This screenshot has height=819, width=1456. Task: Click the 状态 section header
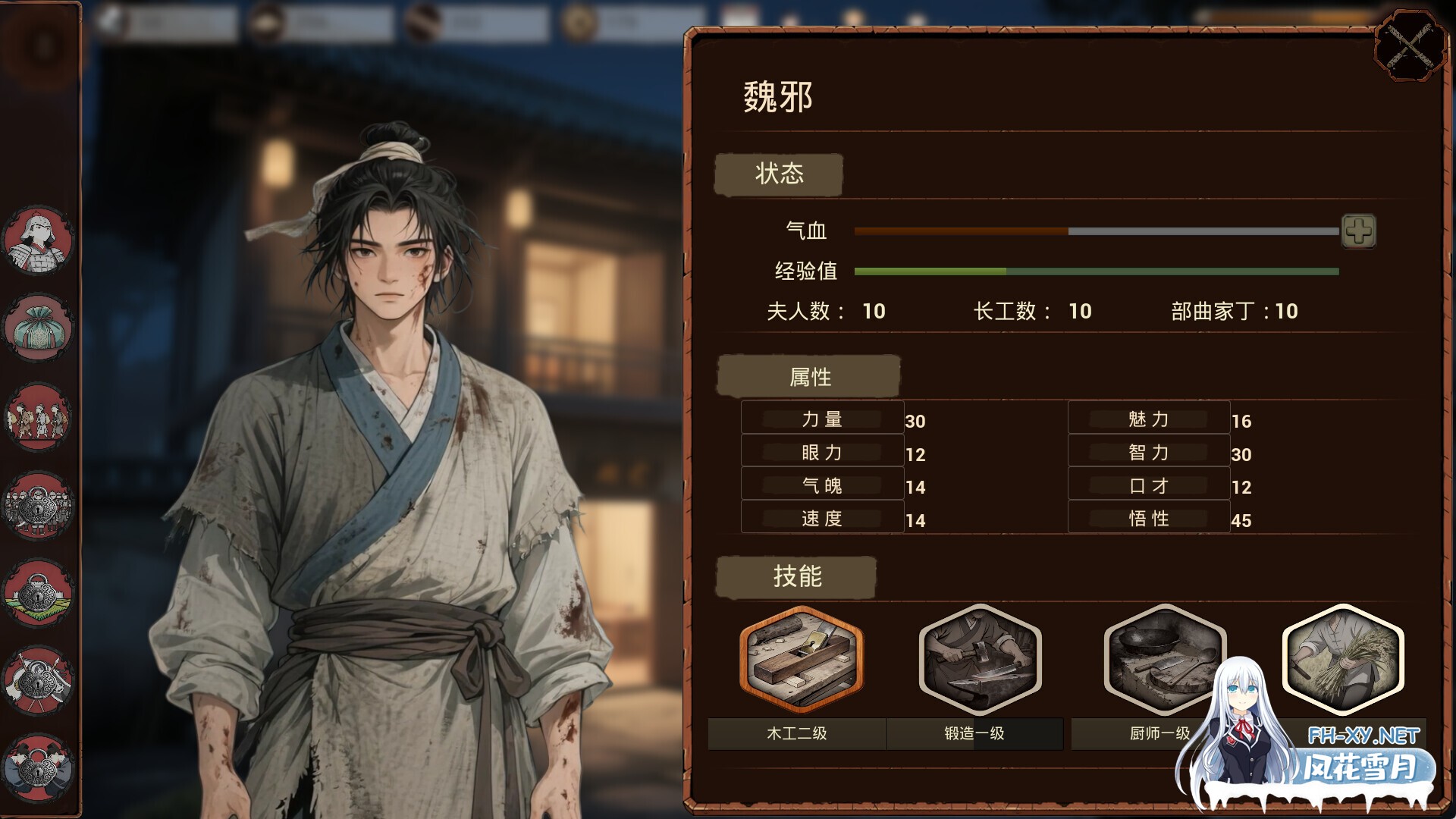tap(779, 174)
